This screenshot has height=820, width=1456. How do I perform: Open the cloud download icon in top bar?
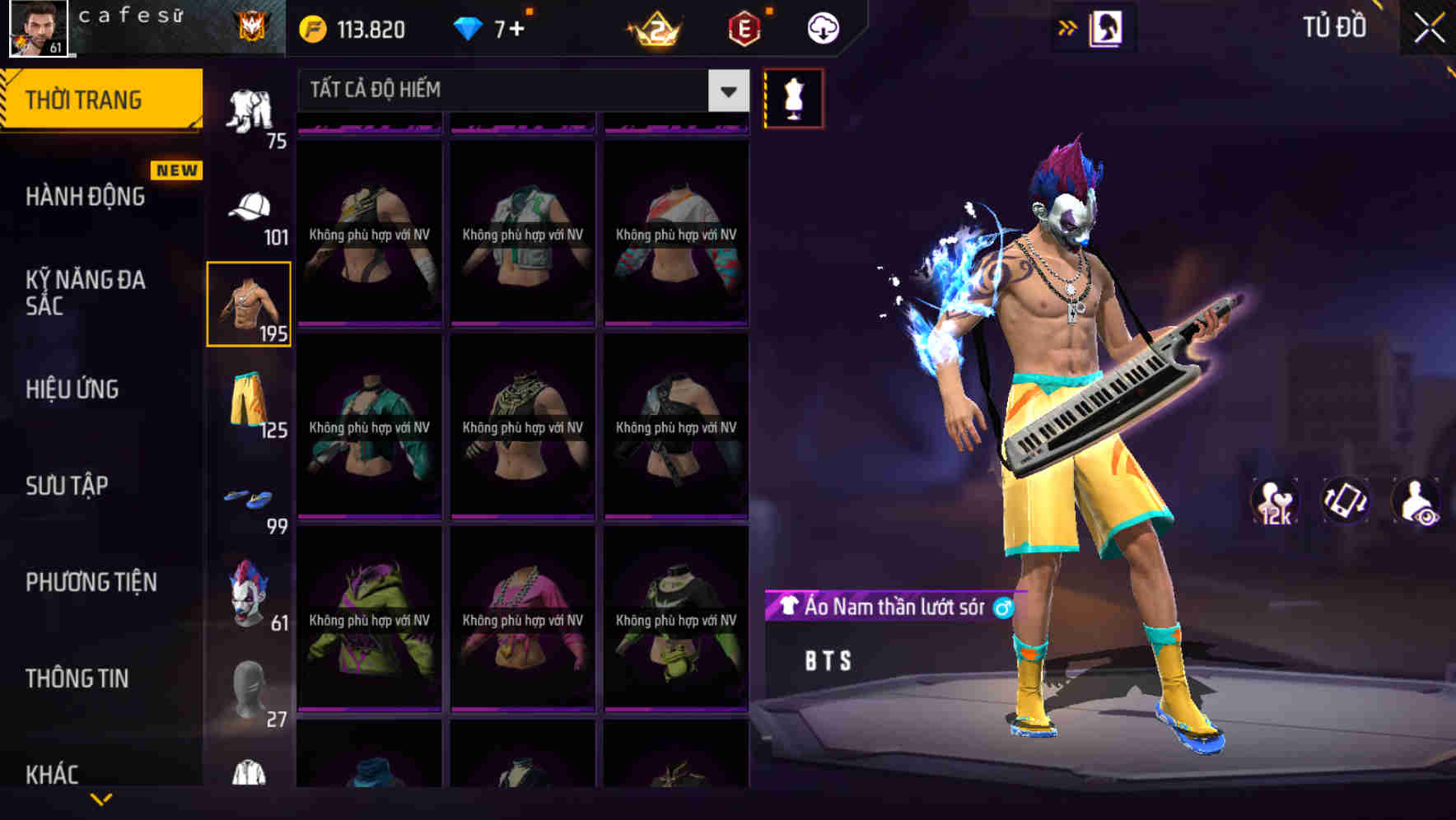821,27
